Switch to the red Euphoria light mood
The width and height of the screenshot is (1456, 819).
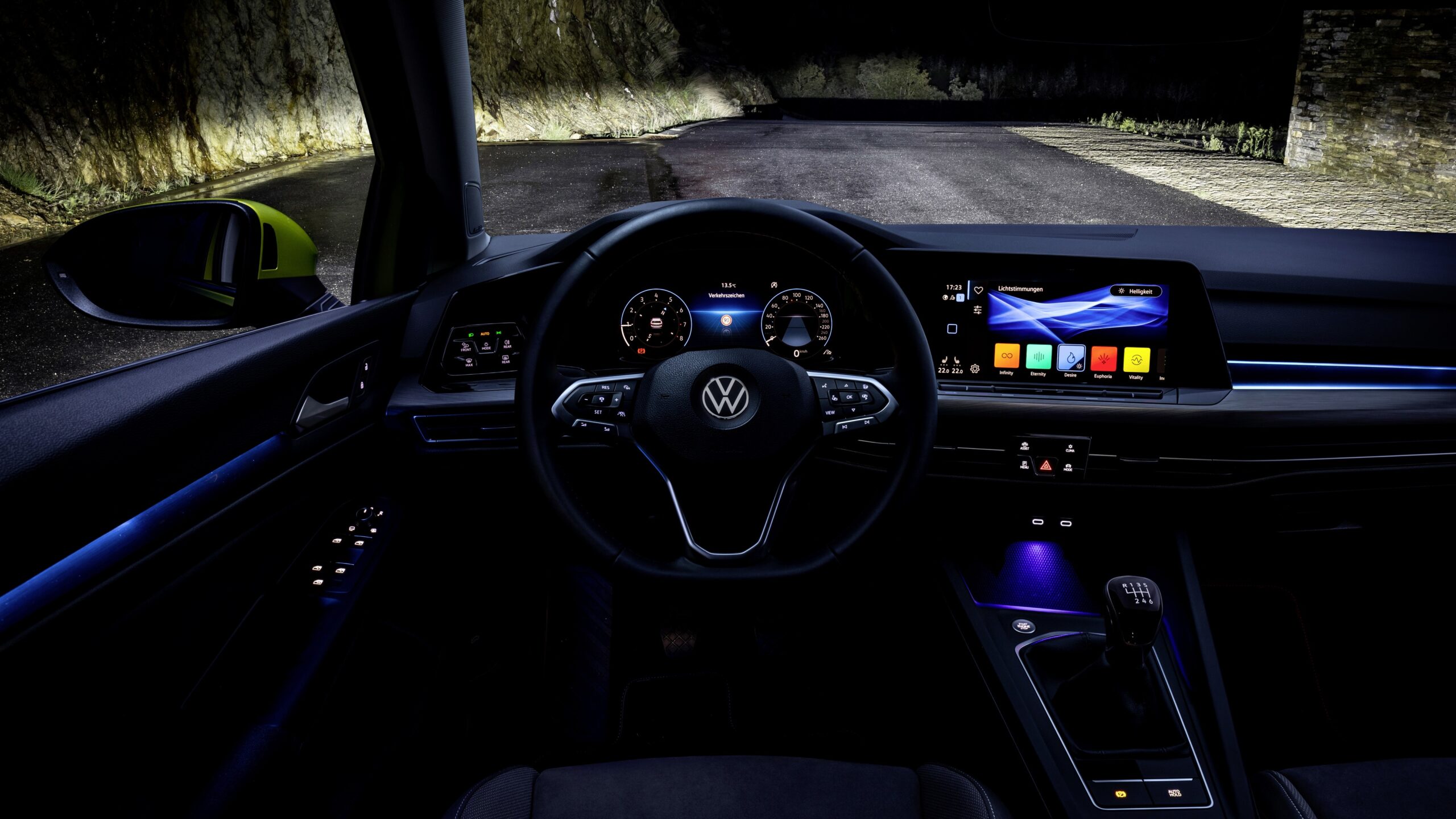[x=1103, y=359]
